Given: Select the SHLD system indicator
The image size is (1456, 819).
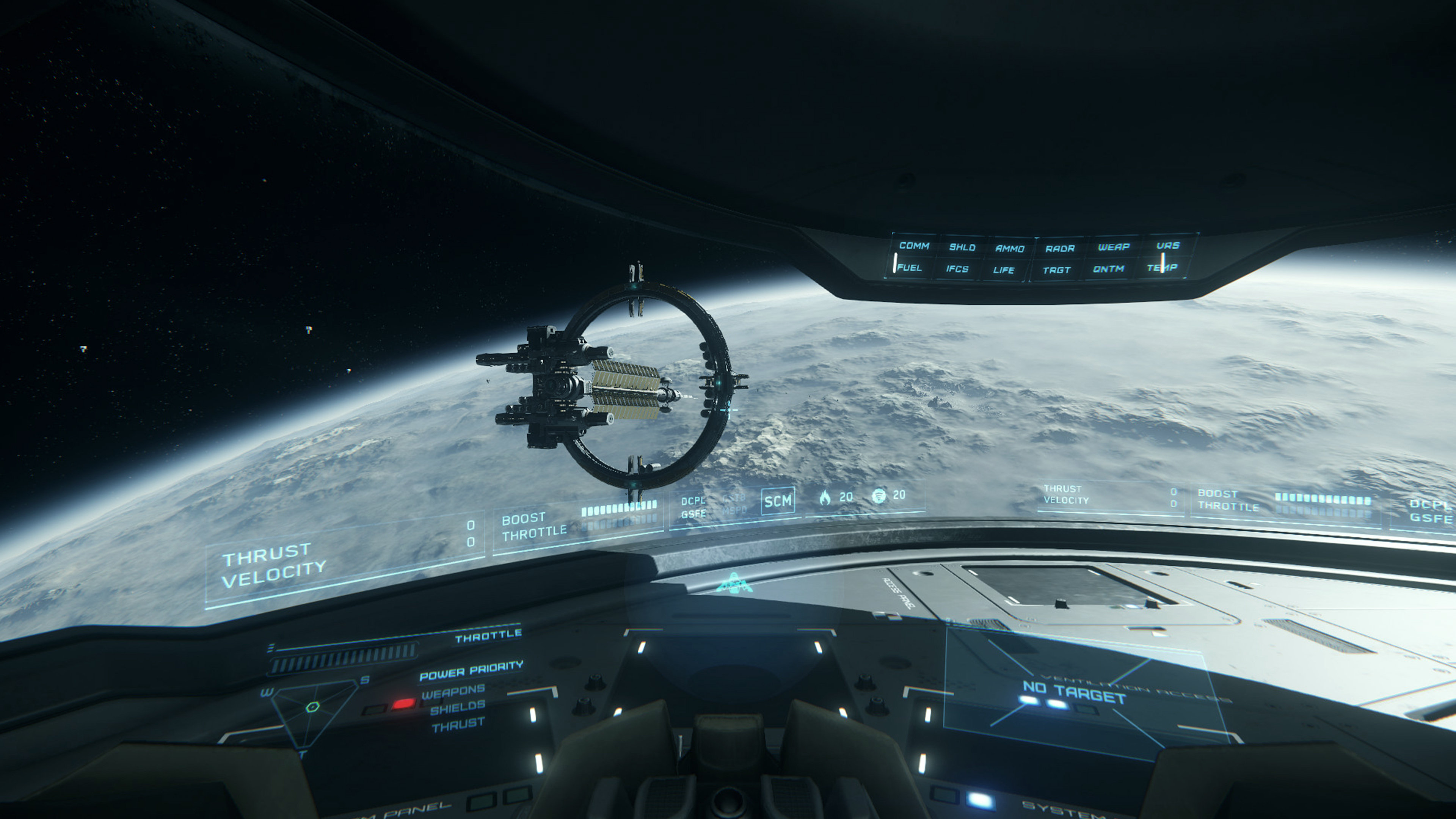Looking at the screenshot, I should [962, 247].
